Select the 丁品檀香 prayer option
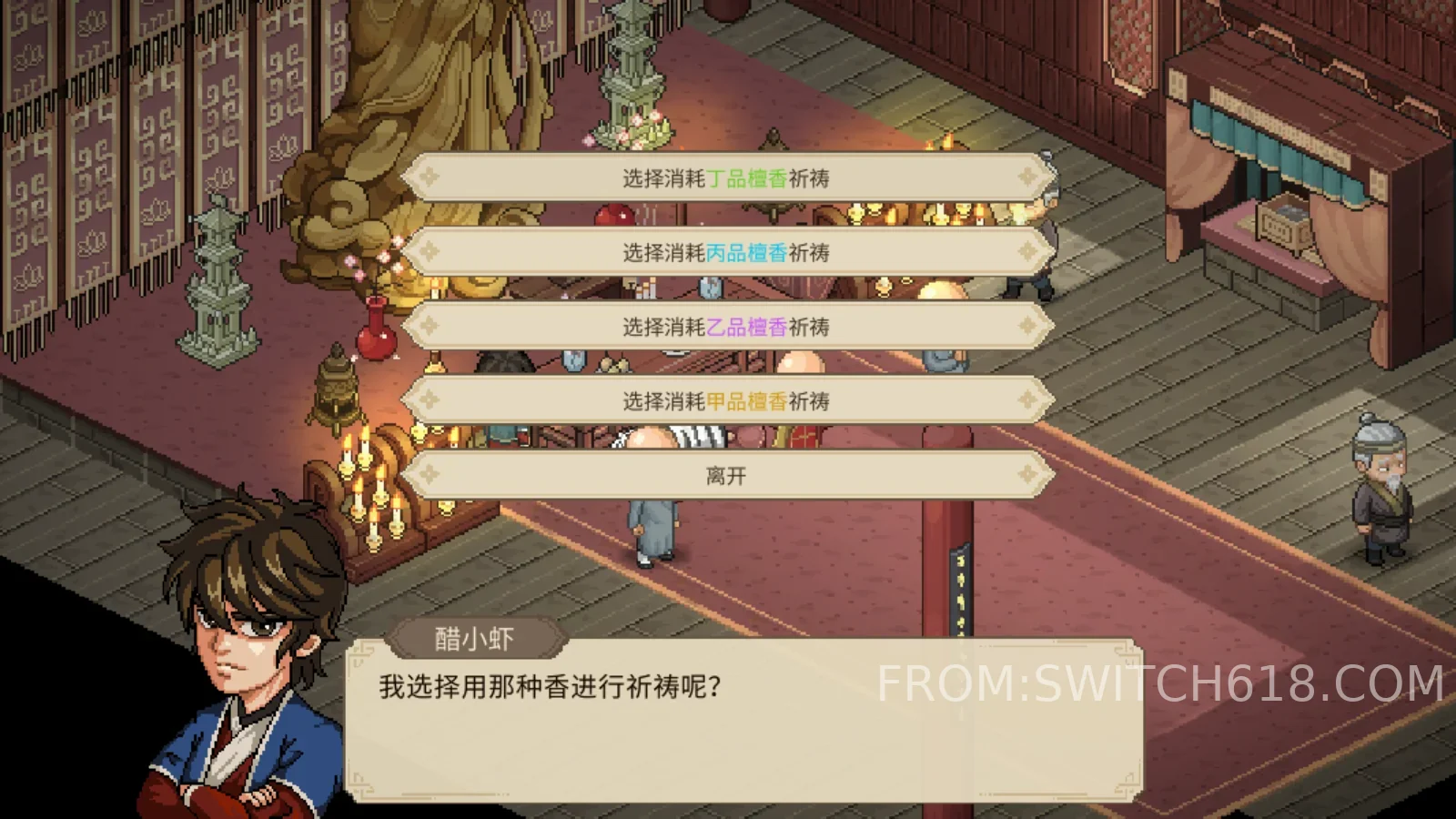1456x819 pixels. tap(728, 178)
